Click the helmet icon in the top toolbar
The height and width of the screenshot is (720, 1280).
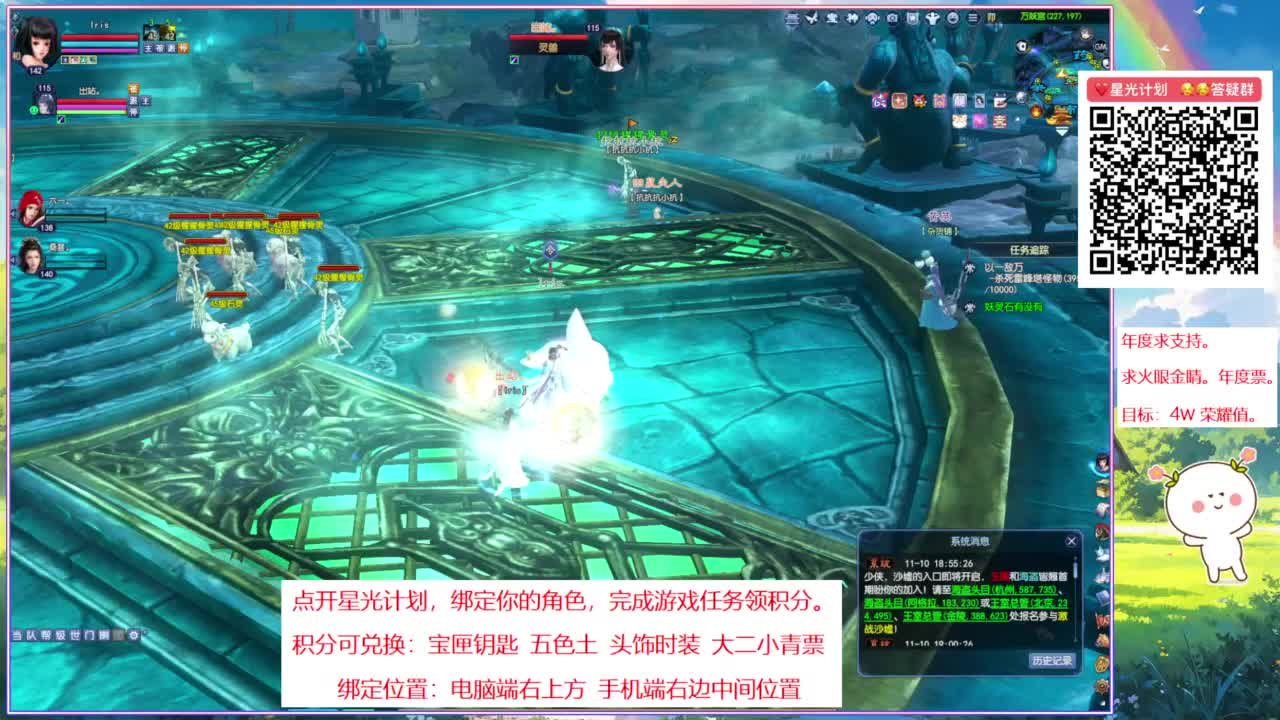pyautogui.click(x=873, y=18)
